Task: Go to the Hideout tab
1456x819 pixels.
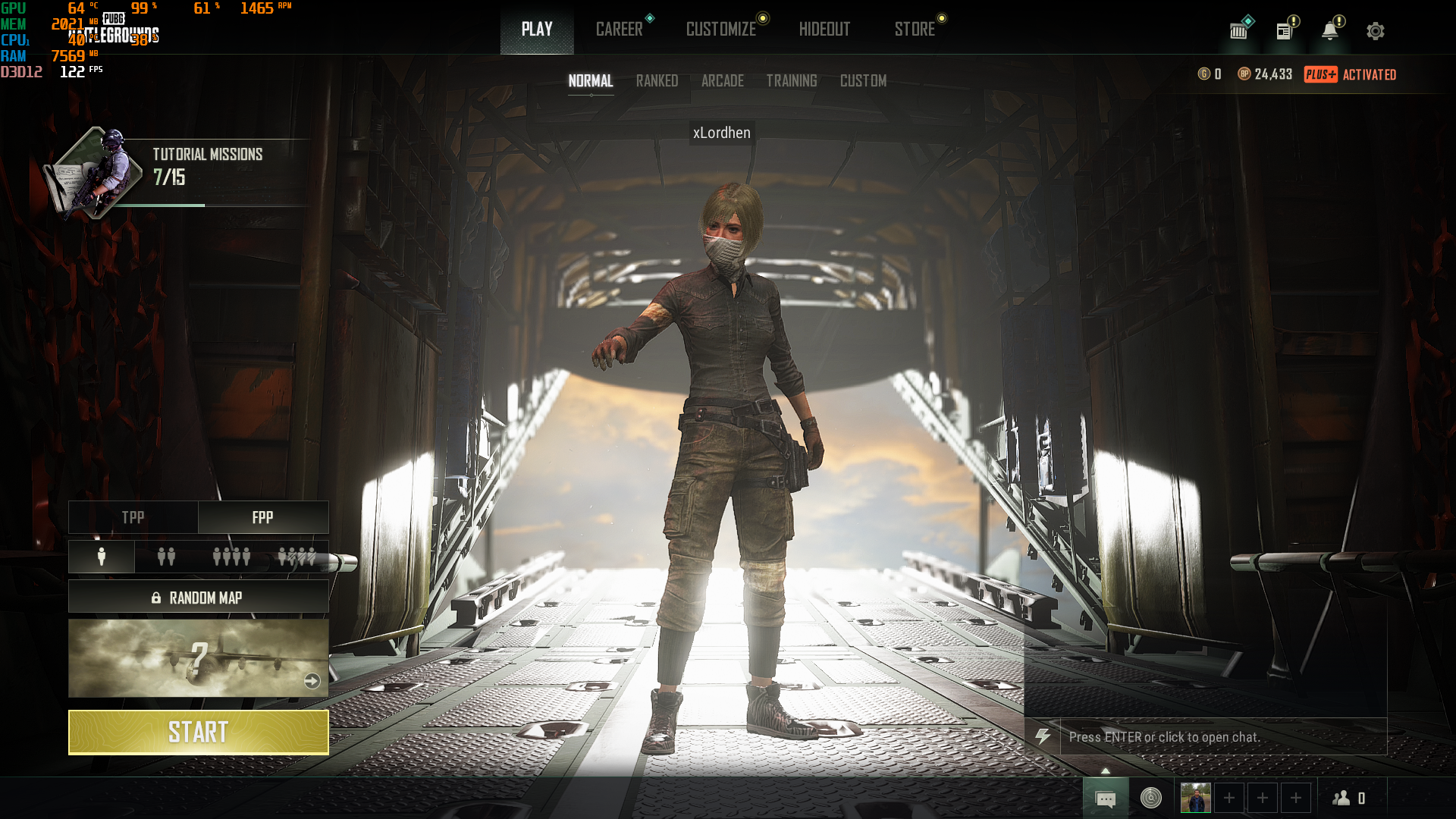Action: 824,29
